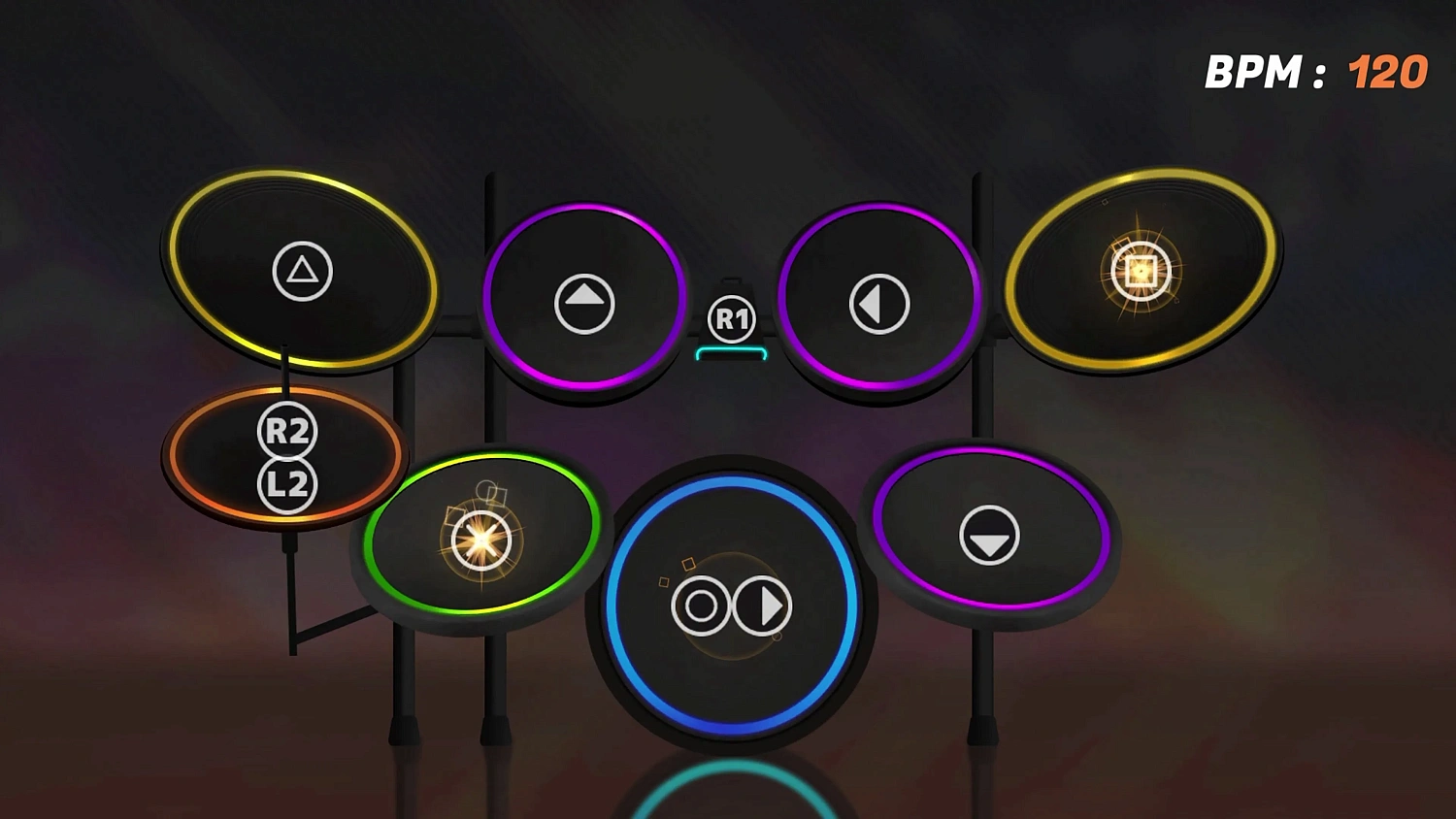Hit the green snare pad with the X burst

[482, 541]
